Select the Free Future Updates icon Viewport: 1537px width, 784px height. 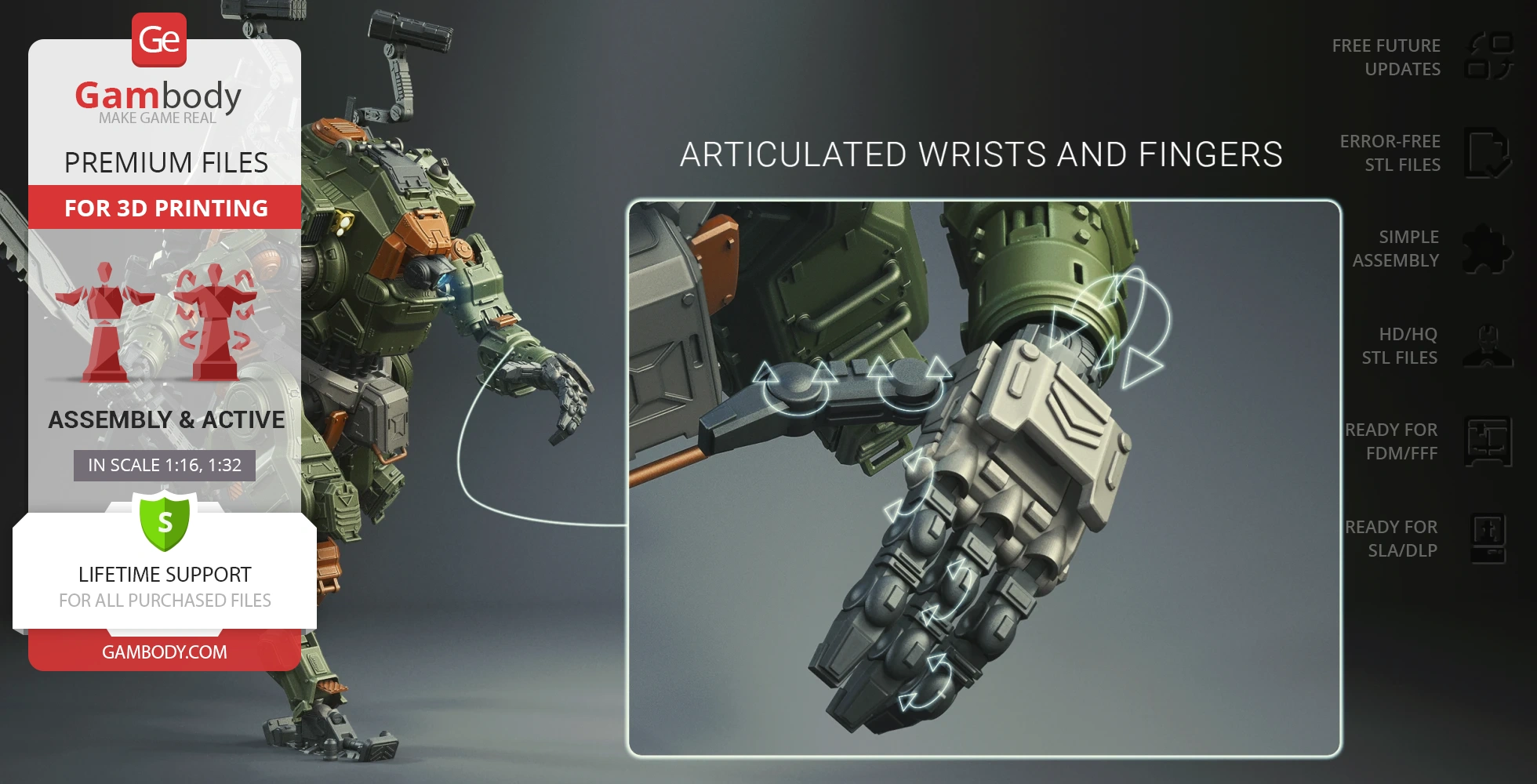(x=1488, y=56)
